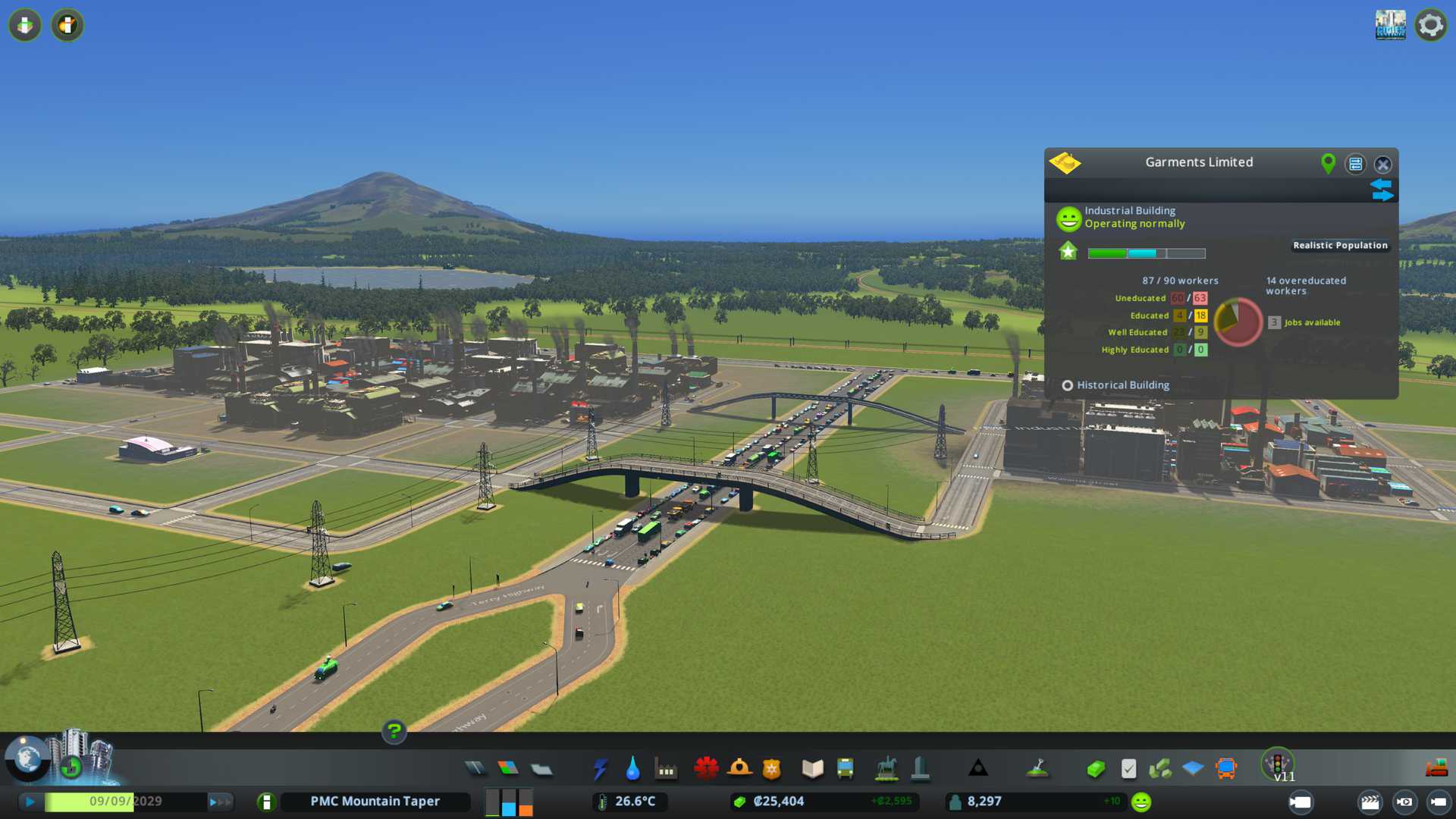This screenshot has height=819, width=1456.
Task: Open the Economy money panel
Action: point(1095,769)
